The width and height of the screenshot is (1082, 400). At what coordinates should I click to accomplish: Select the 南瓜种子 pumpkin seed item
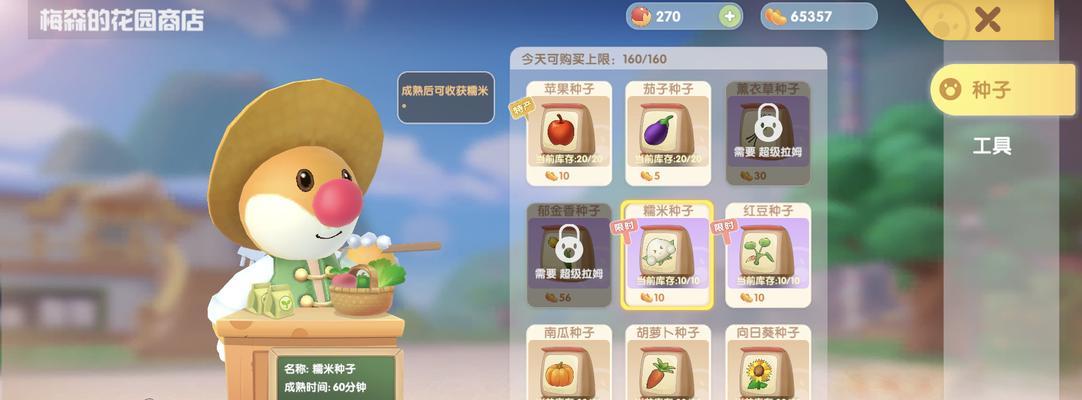point(568,363)
